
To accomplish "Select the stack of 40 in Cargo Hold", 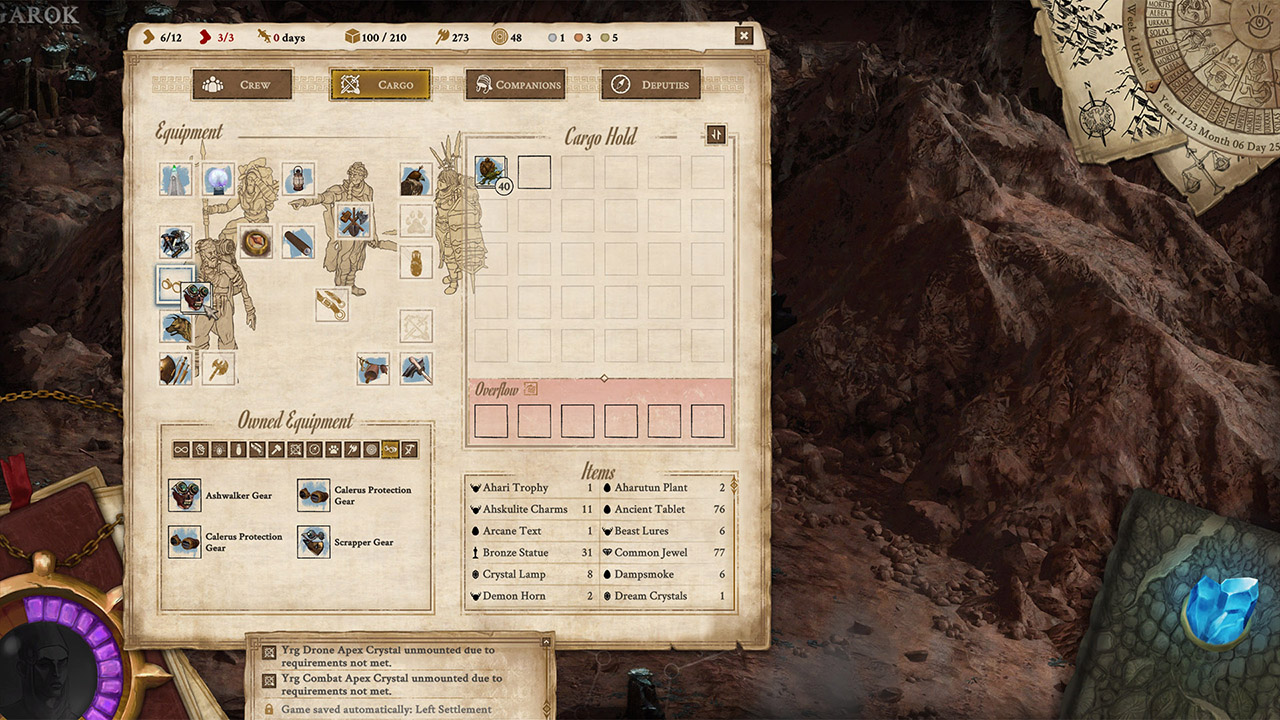I will 489,170.
